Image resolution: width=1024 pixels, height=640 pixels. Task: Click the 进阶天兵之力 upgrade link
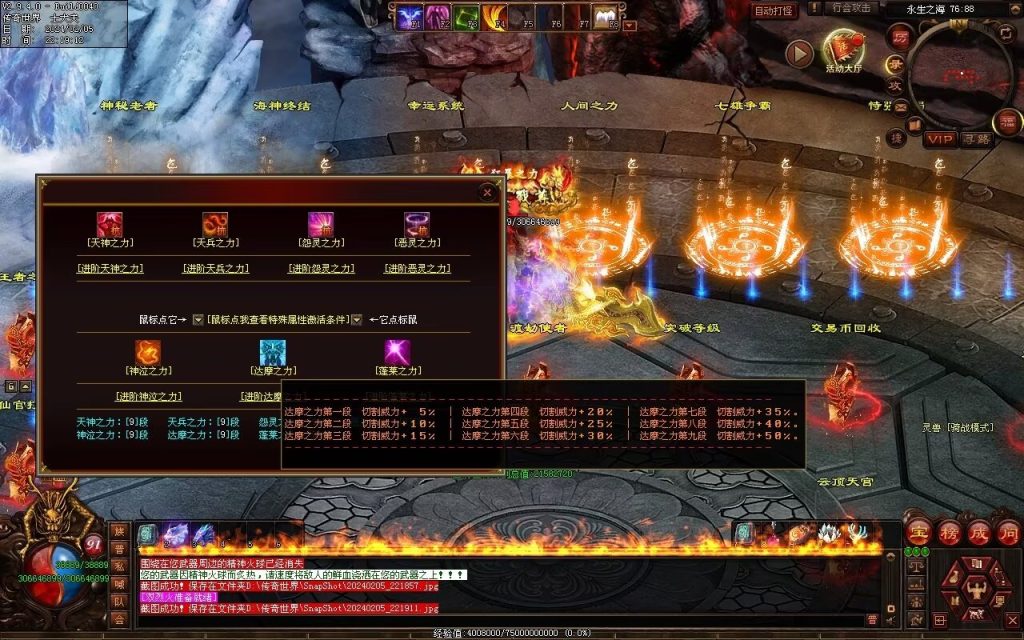pos(215,268)
